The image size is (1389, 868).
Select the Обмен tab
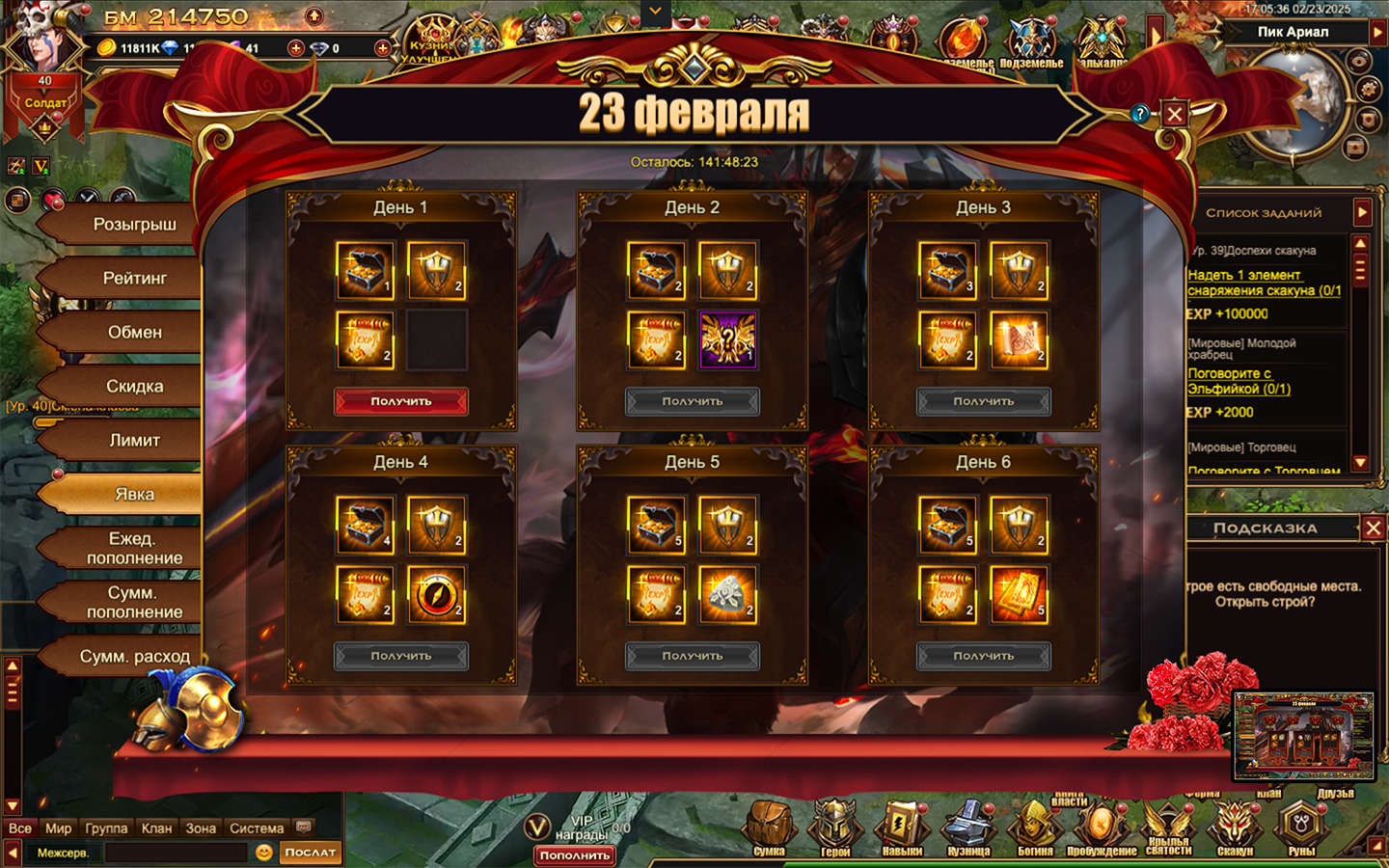click(x=134, y=333)
